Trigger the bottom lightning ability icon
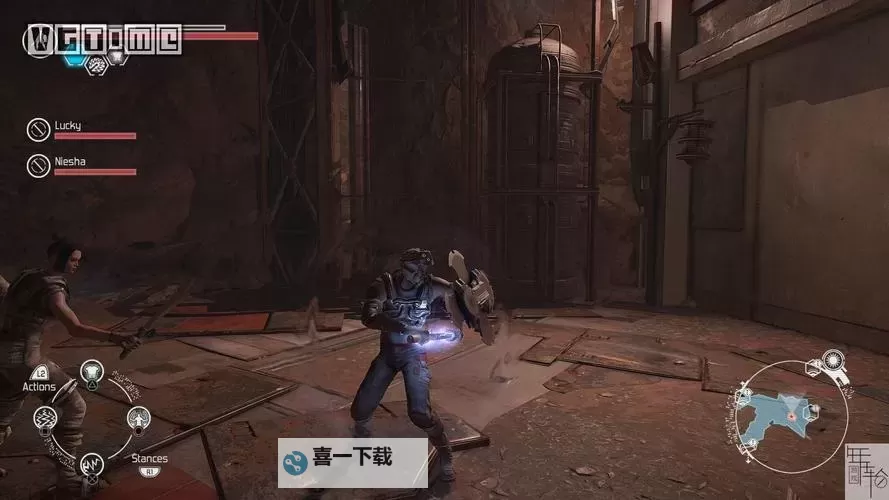This screenshot has width=889, height=500. tap(92, 464)
